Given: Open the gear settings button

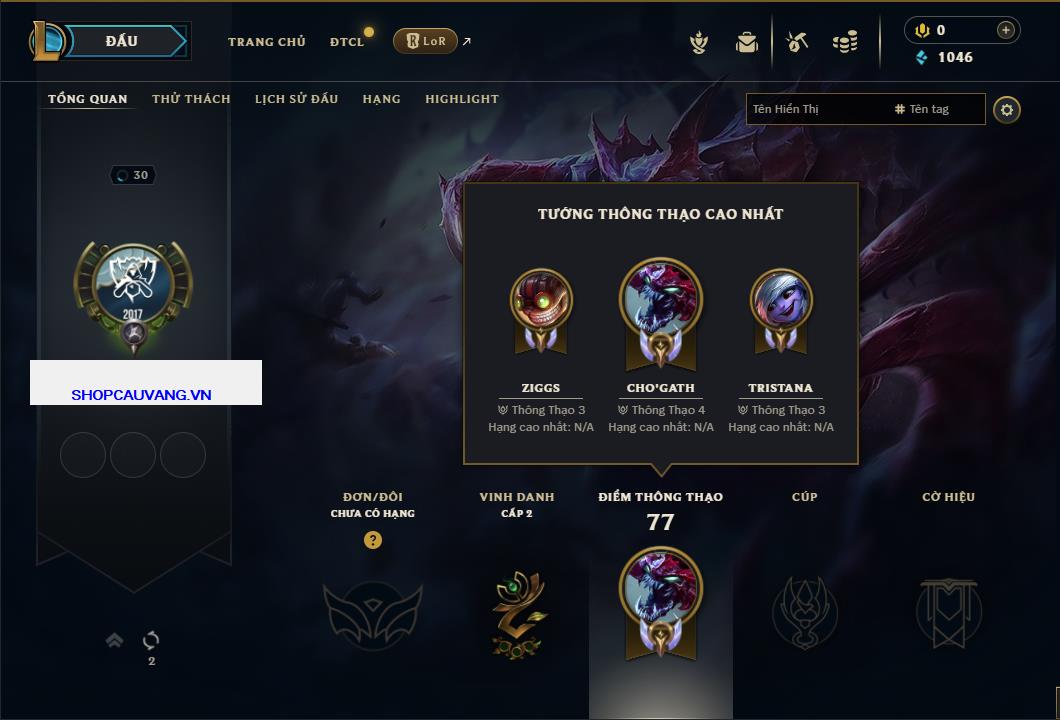Looking at the screenshot, I should click(x=1007, y=109).
